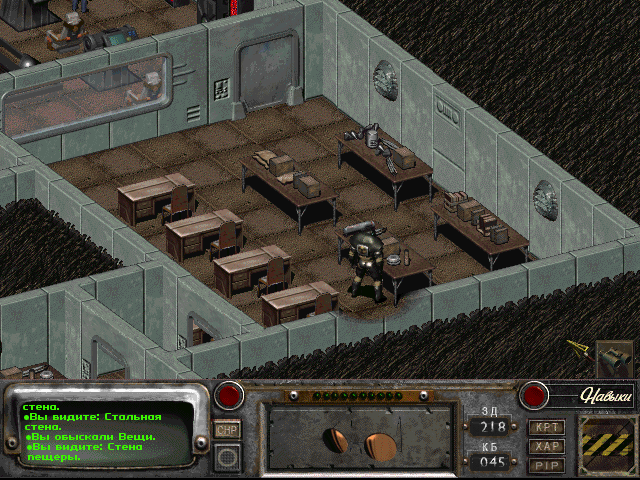The height and width of the screenshot is (480, 640).
Task: Show the ХАР character sheet
Action: pos(546,446)
